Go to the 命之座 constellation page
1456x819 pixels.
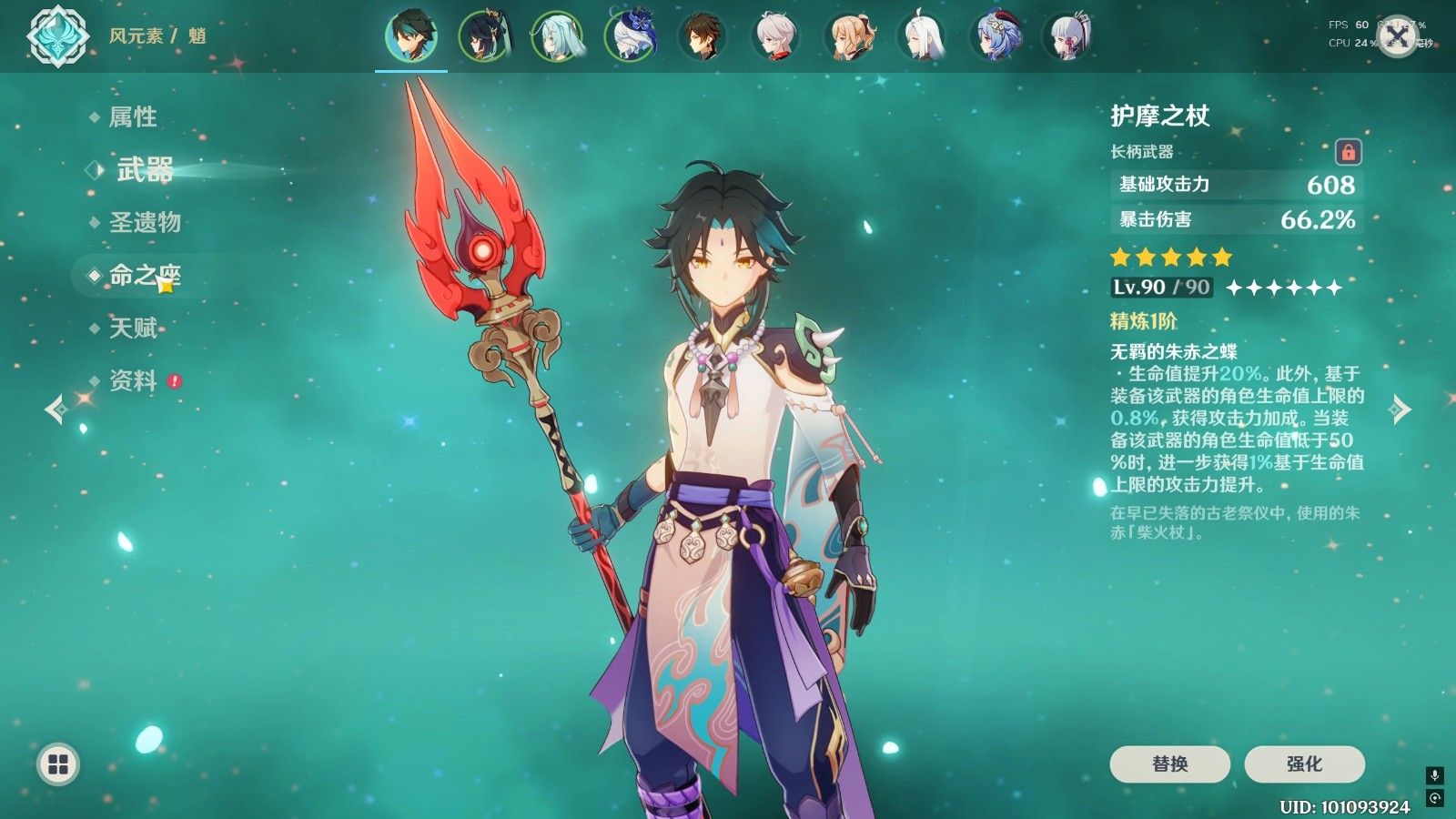pyautogui.click(x=145, y=276)
